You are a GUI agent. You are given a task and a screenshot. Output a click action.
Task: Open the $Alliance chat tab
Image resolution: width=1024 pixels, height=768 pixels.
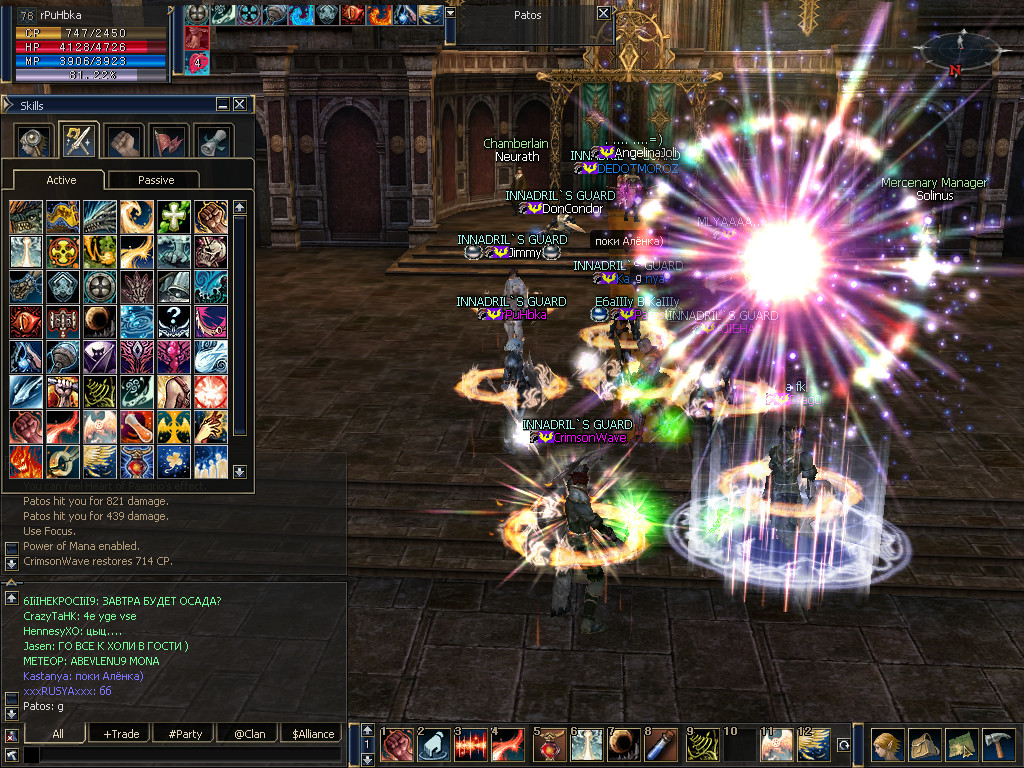click(312, 733)
